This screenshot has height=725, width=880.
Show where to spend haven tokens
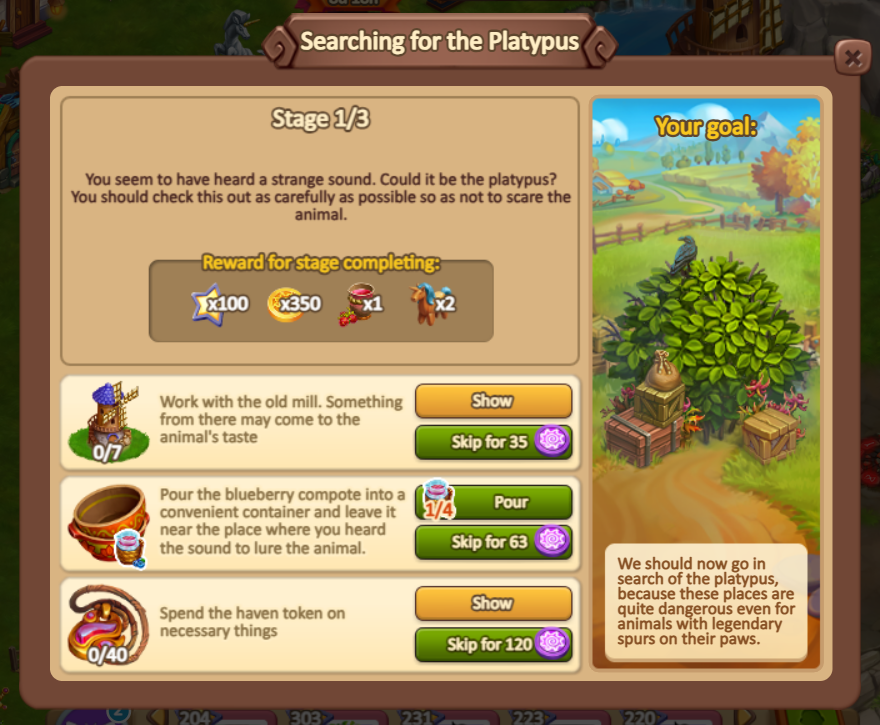[493, 603]
